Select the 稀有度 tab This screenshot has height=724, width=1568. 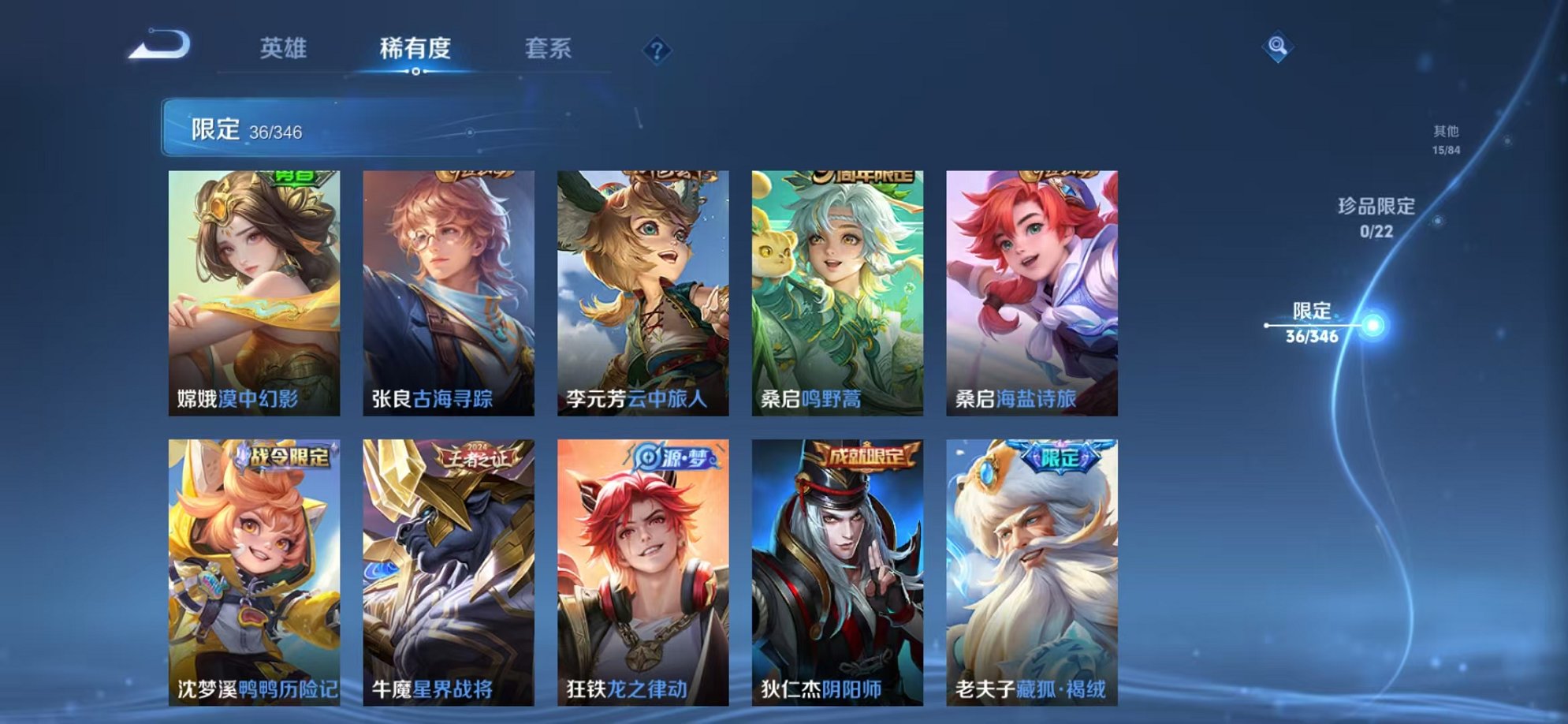click(416, 49)
